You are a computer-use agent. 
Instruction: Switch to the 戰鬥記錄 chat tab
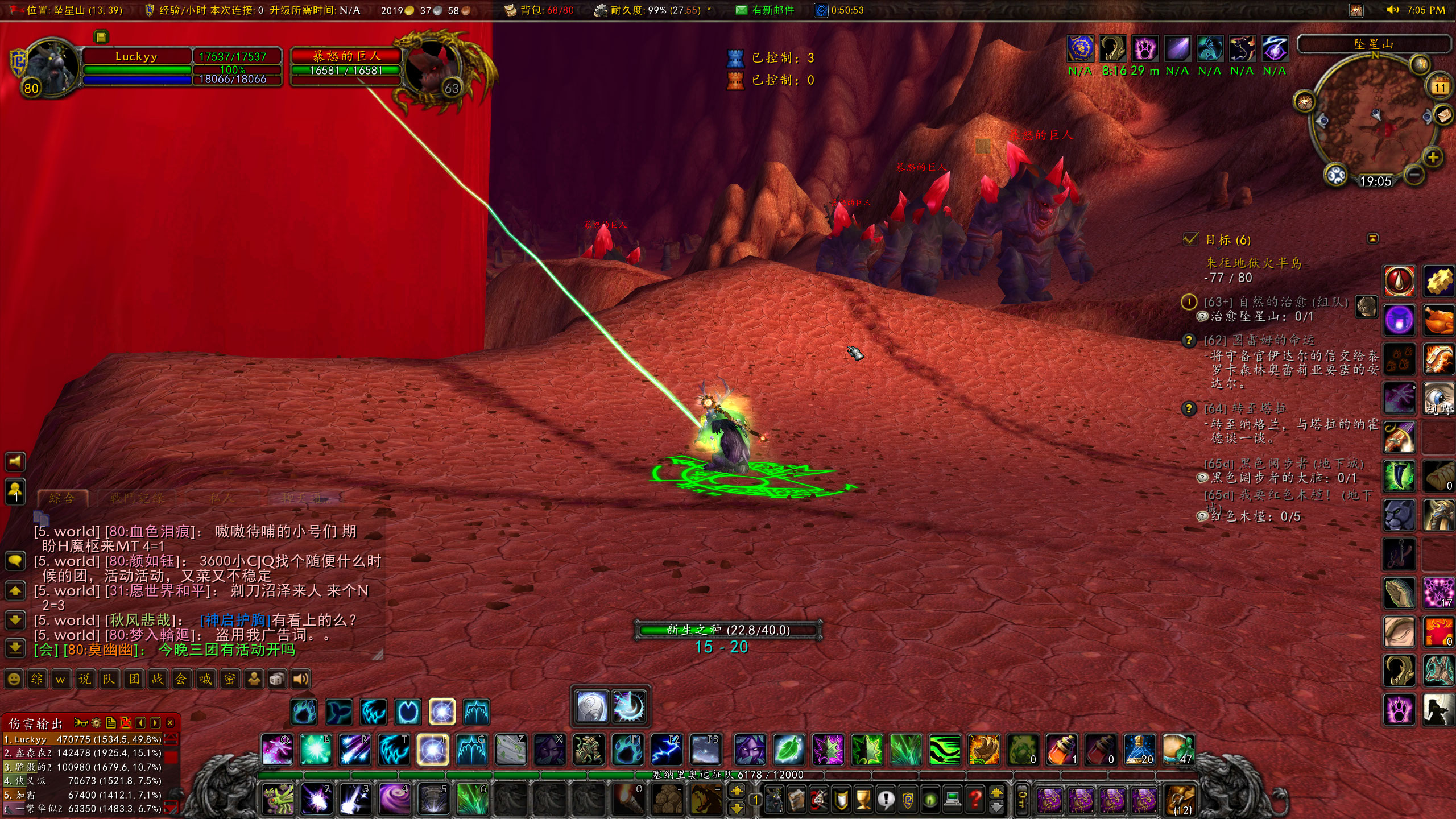pyautogui.click(x=136, y=498)
